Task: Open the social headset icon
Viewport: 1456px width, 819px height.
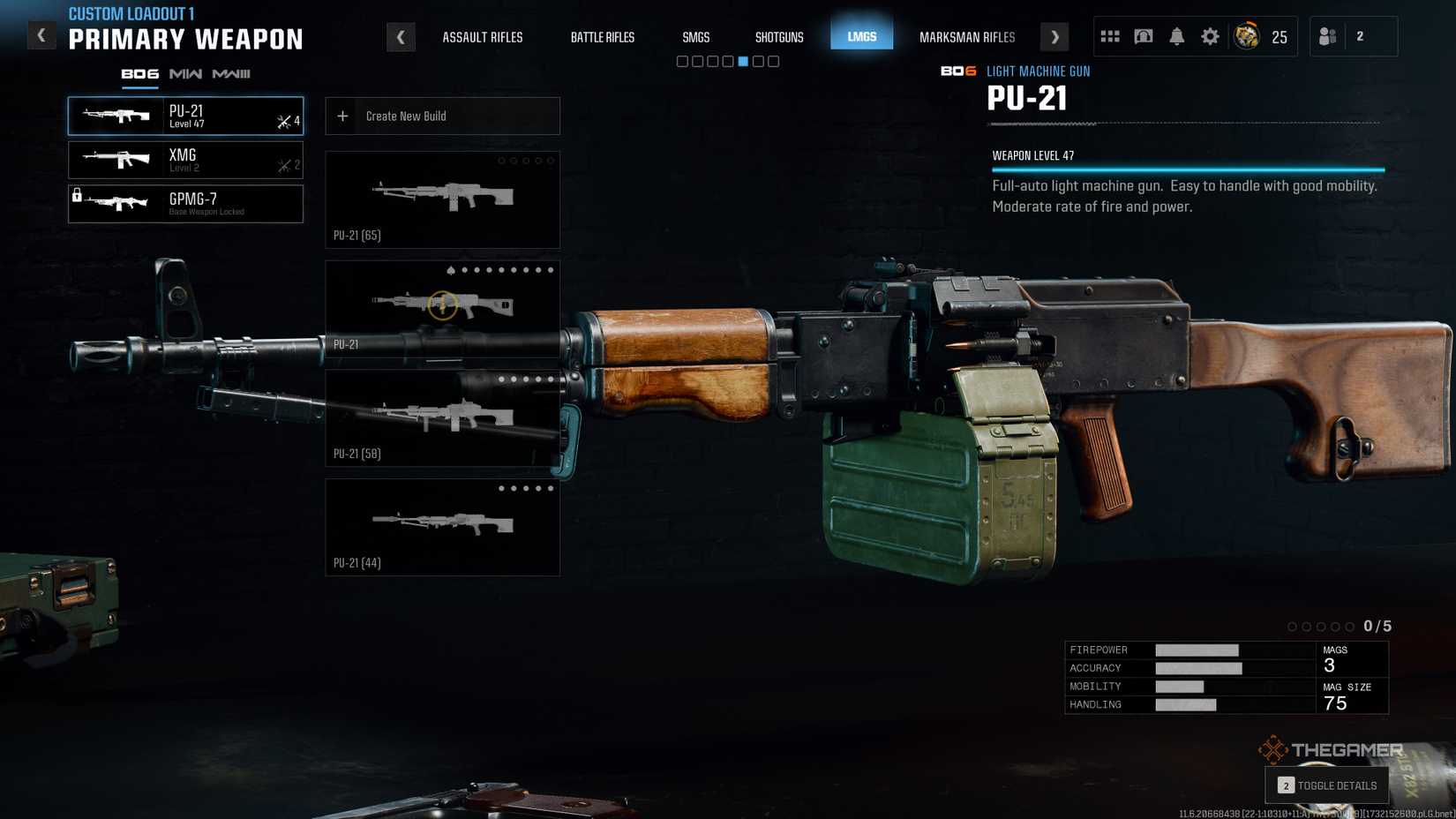Action: click(1144, 36)
